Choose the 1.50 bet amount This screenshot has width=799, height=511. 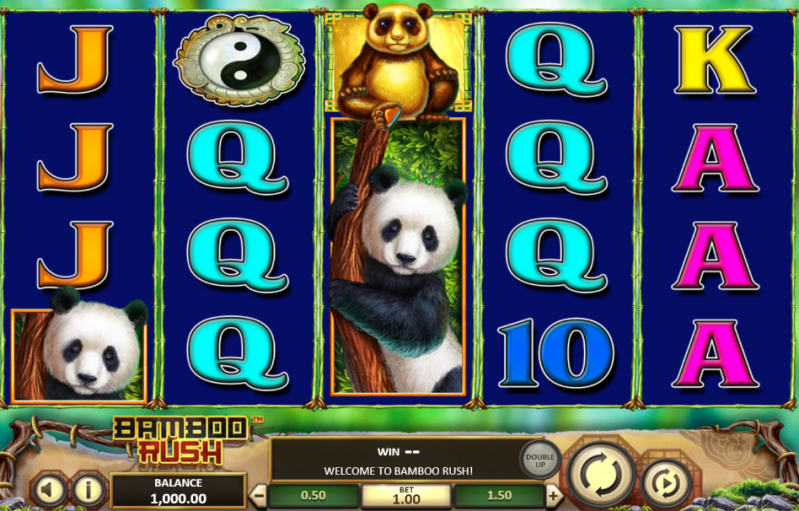pos(499,495)
